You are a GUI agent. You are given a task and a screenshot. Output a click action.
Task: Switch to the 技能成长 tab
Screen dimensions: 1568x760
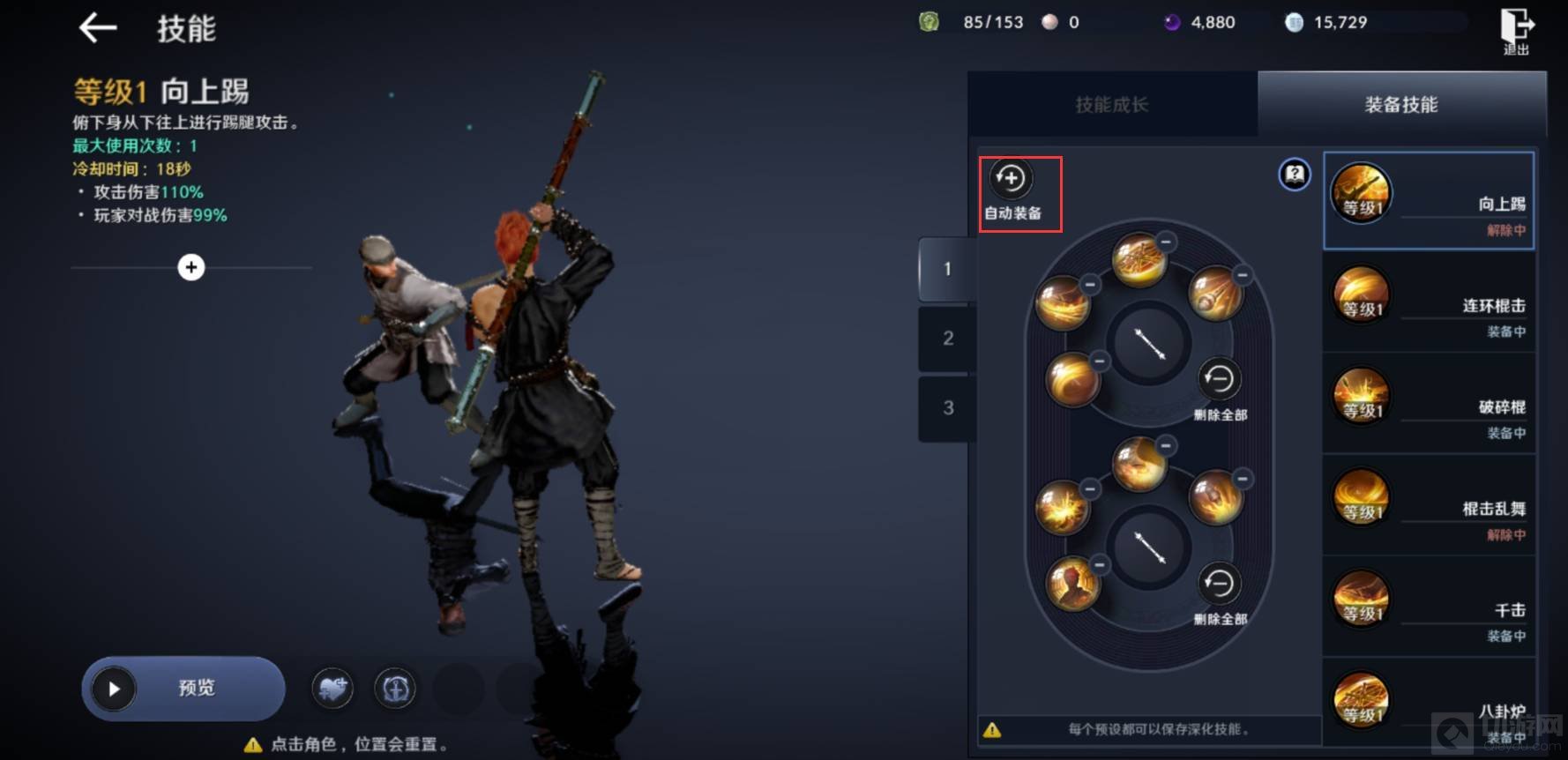[1111, 105]
